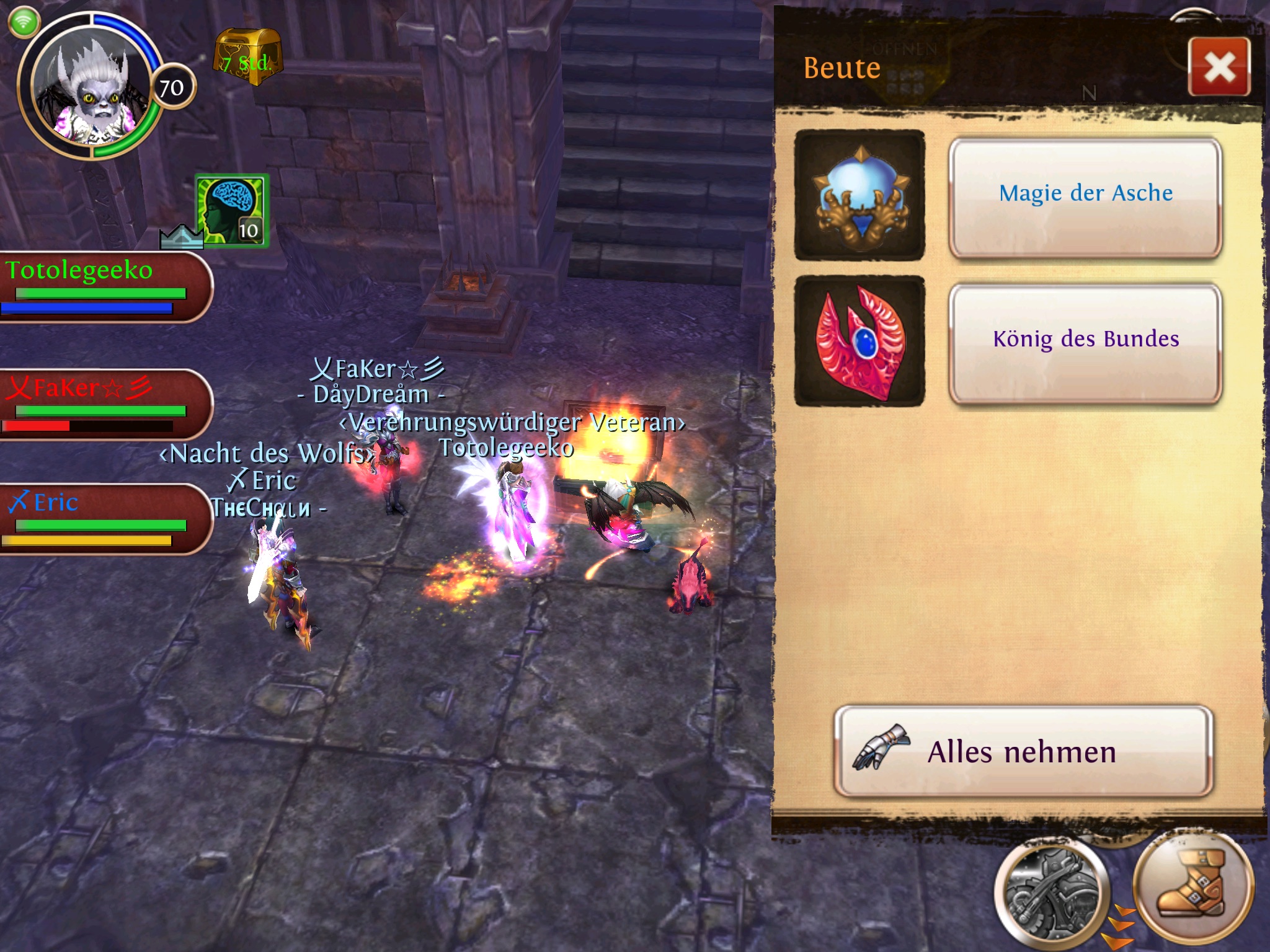
Task: Close the Beute loot window
Action: tap(1219, 67)
